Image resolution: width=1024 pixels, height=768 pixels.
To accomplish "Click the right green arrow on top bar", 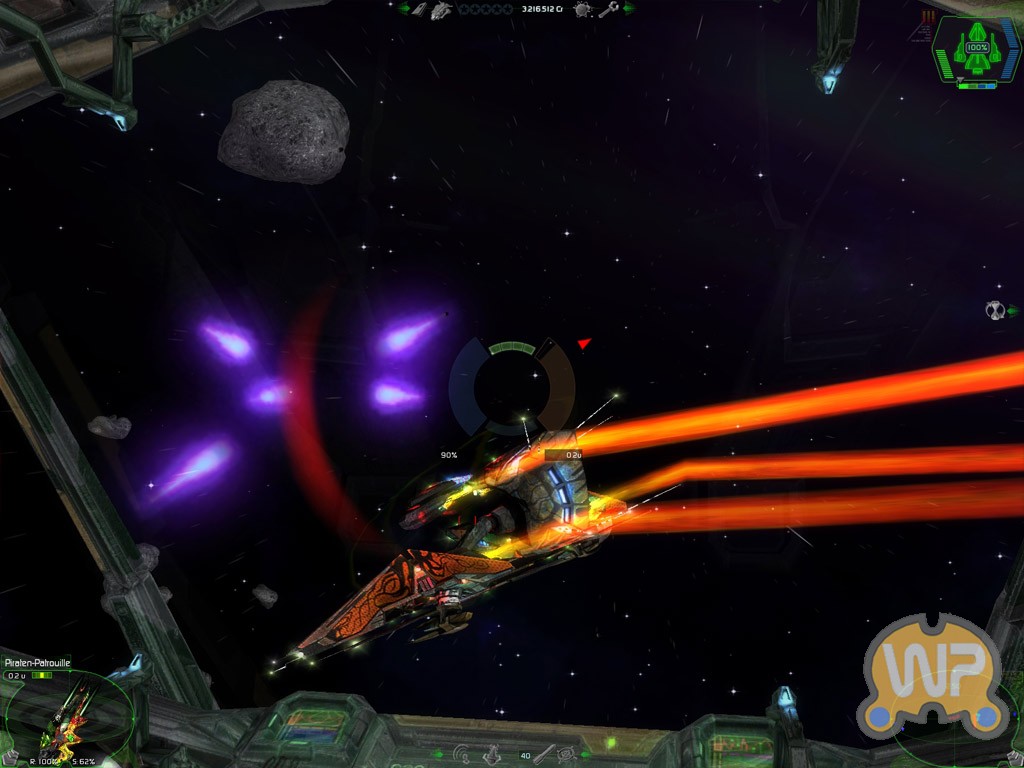I will point(630,9).
